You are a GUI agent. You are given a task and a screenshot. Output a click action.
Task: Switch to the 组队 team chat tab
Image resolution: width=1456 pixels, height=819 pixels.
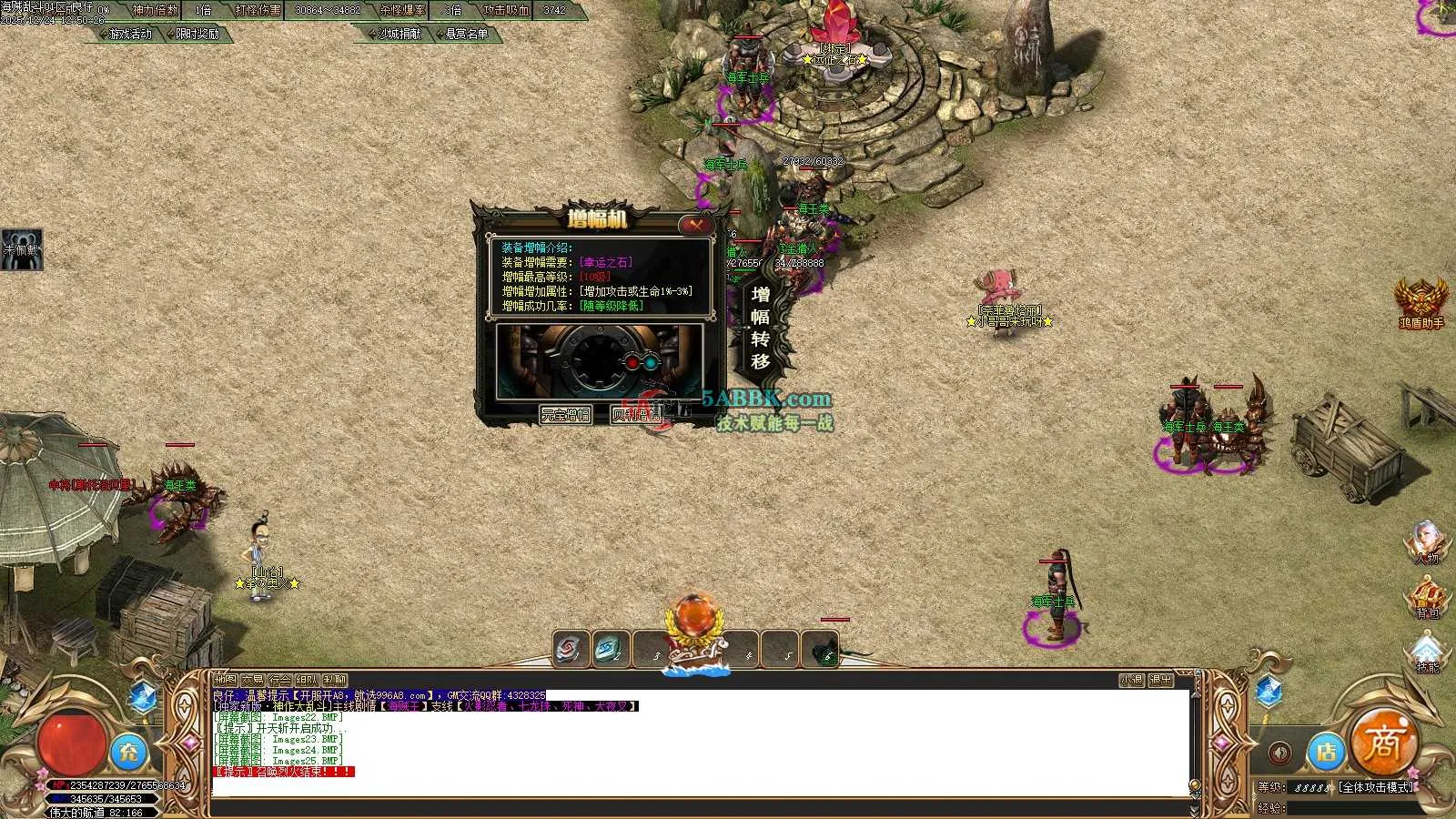tap(307, 680)
